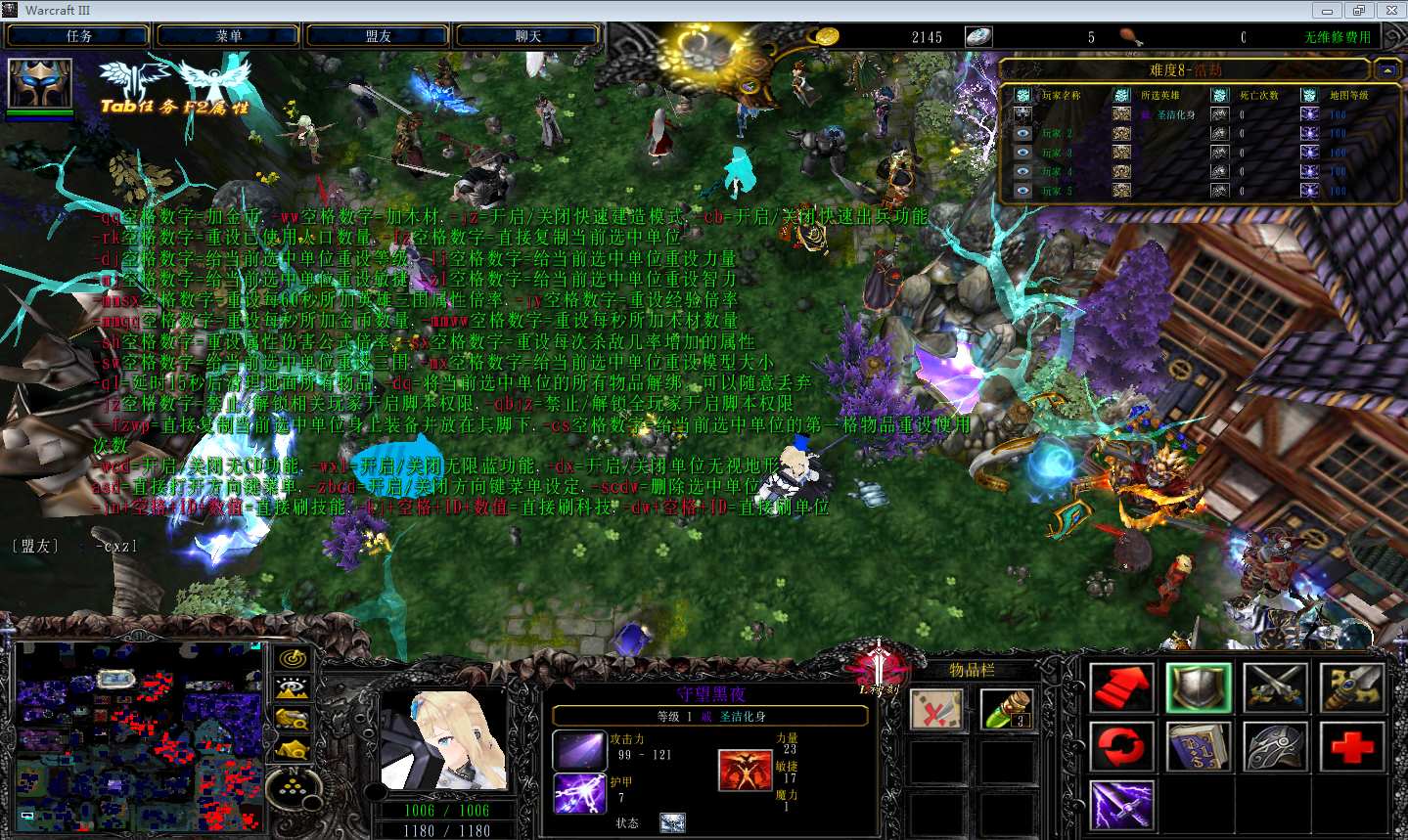Activate the red circular arrows Patrol command
Image resolution: width=1408 pixels, height=840 pixels.
pyautogui.click(x=1121, y=747)
